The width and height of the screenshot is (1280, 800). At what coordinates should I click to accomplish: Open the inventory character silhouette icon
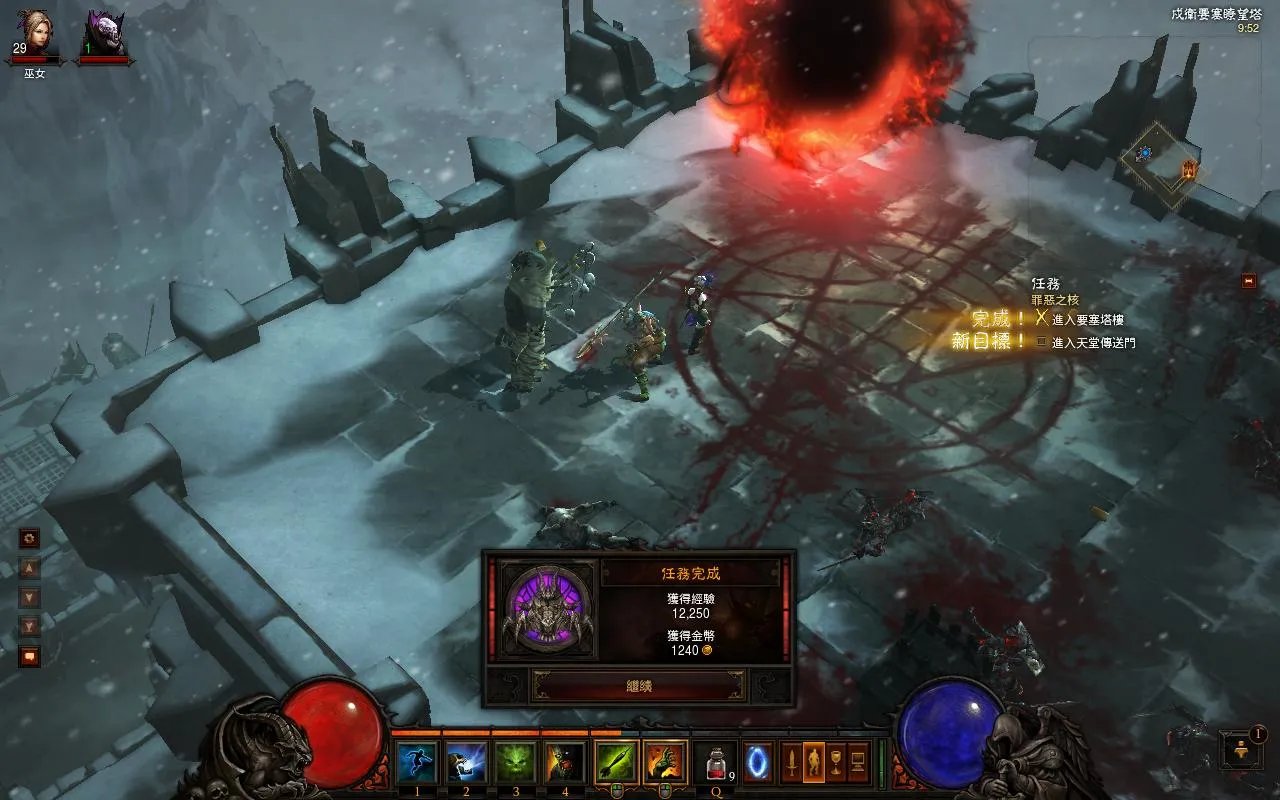[814, 763]
